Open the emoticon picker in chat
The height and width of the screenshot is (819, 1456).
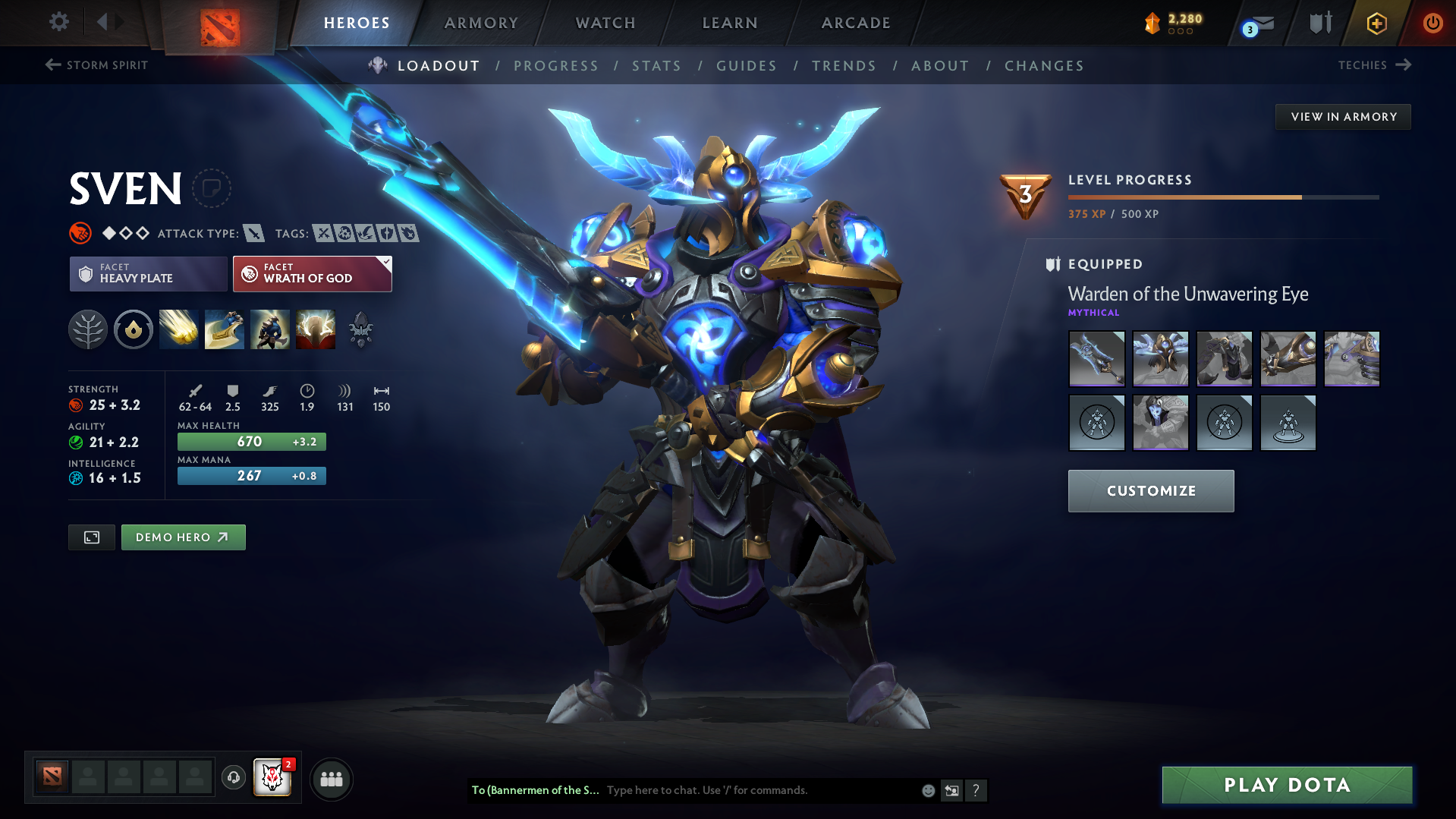pyautogui.click(x=927, y=790)
